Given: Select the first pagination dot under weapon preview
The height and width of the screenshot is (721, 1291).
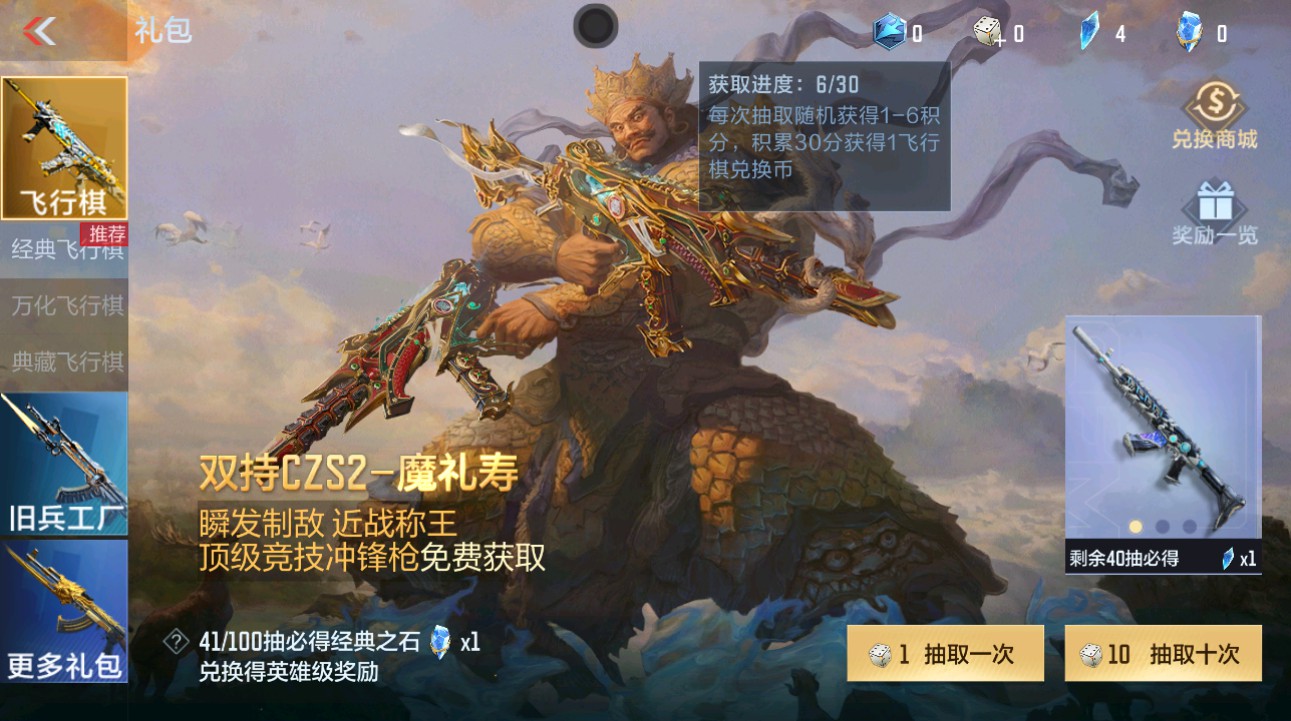Looking at the screenshot, I should coord(1135,526).
